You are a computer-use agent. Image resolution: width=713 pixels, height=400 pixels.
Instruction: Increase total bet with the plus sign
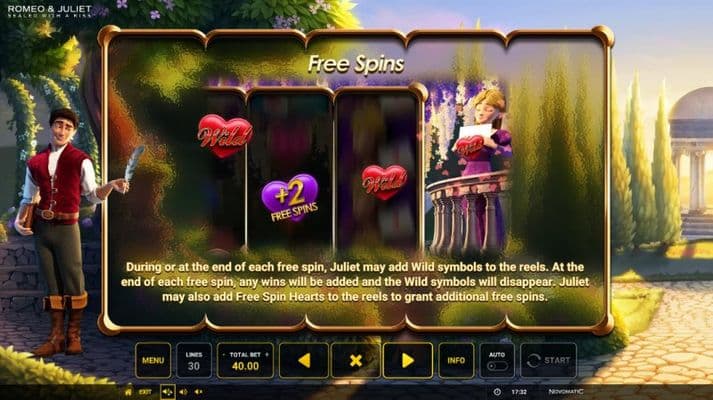point(265,352)
